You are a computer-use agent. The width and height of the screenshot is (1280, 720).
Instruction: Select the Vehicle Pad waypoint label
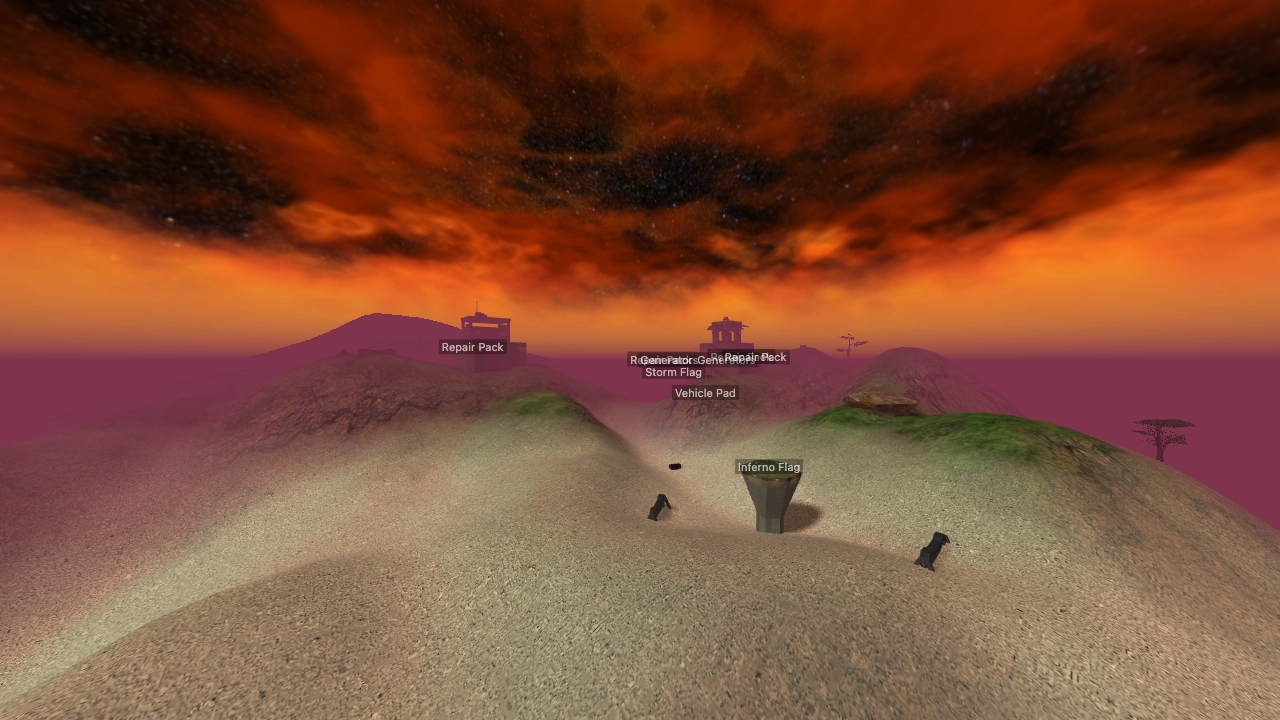[x=705, y=392]
